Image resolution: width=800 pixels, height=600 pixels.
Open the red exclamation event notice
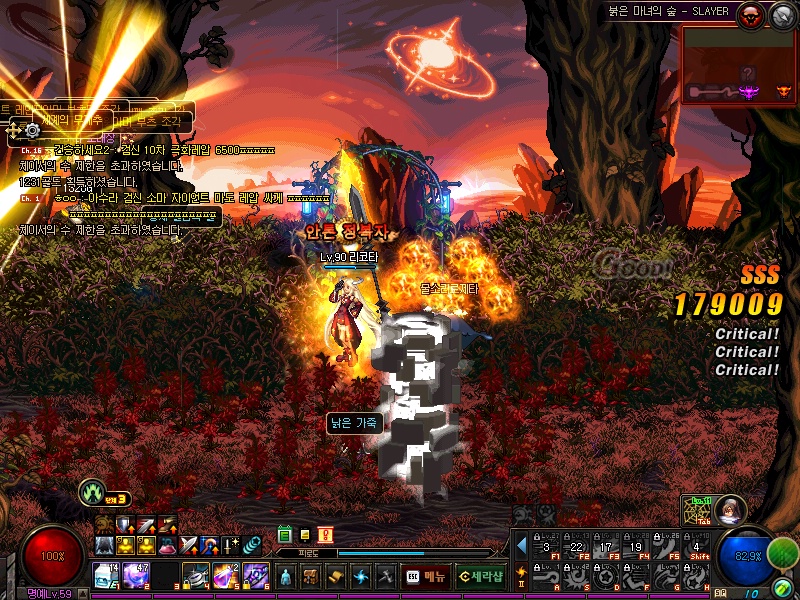[x=325, y=536]
